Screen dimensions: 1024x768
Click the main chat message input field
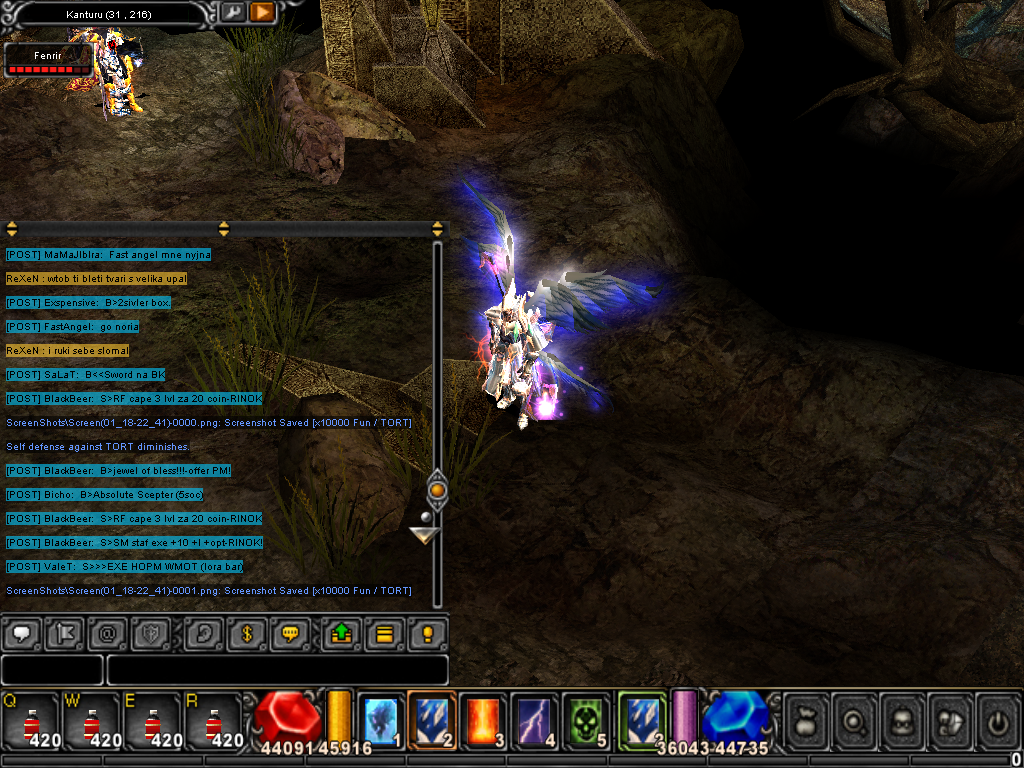click(277, 669)
